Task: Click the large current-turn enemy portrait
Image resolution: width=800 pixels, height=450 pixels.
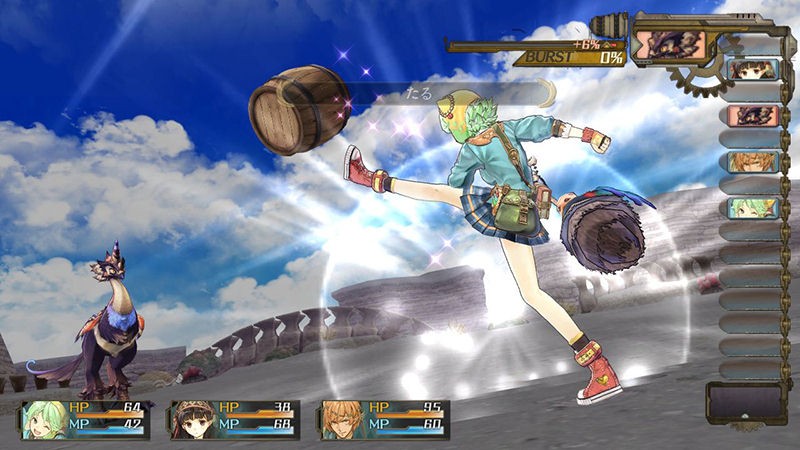Action: click(668, 45)
